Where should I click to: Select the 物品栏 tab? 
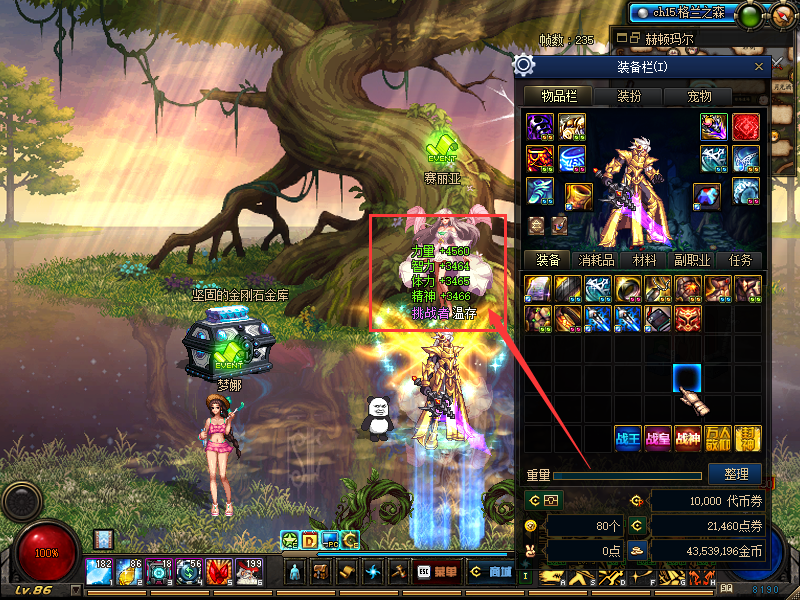click(x=558, y=97)
